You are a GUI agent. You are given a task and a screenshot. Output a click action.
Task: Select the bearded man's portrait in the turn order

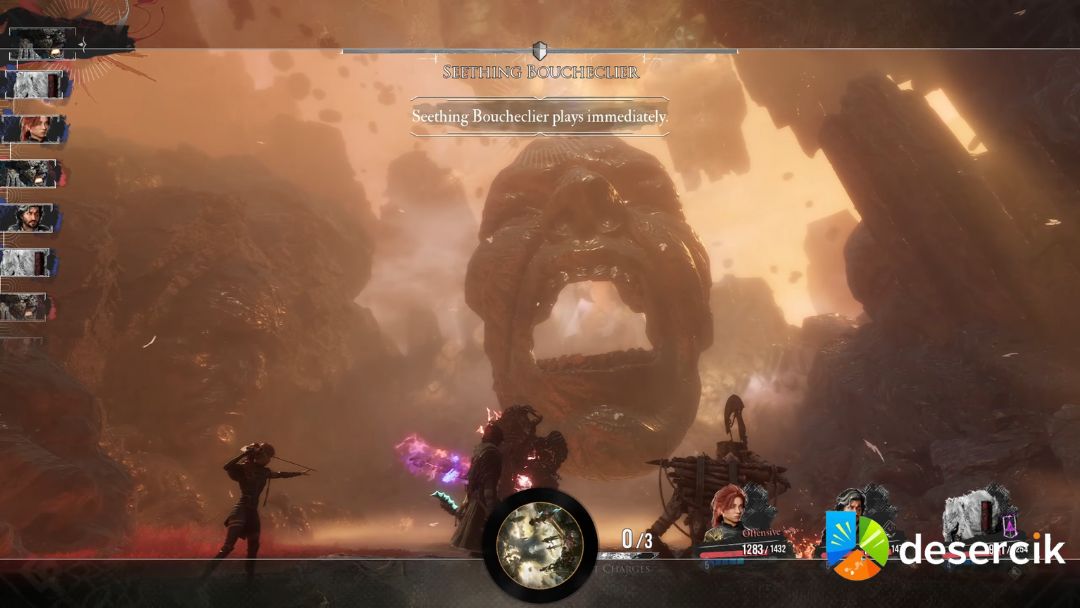(x=28, y=217)
